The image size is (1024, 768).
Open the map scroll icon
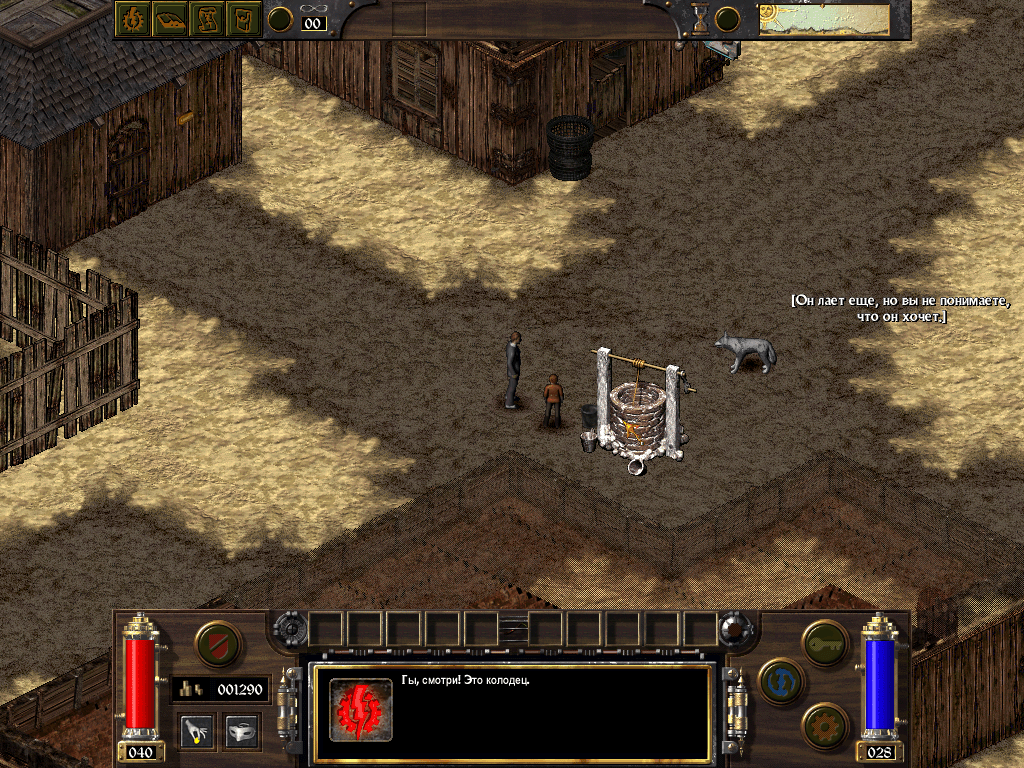206,18
